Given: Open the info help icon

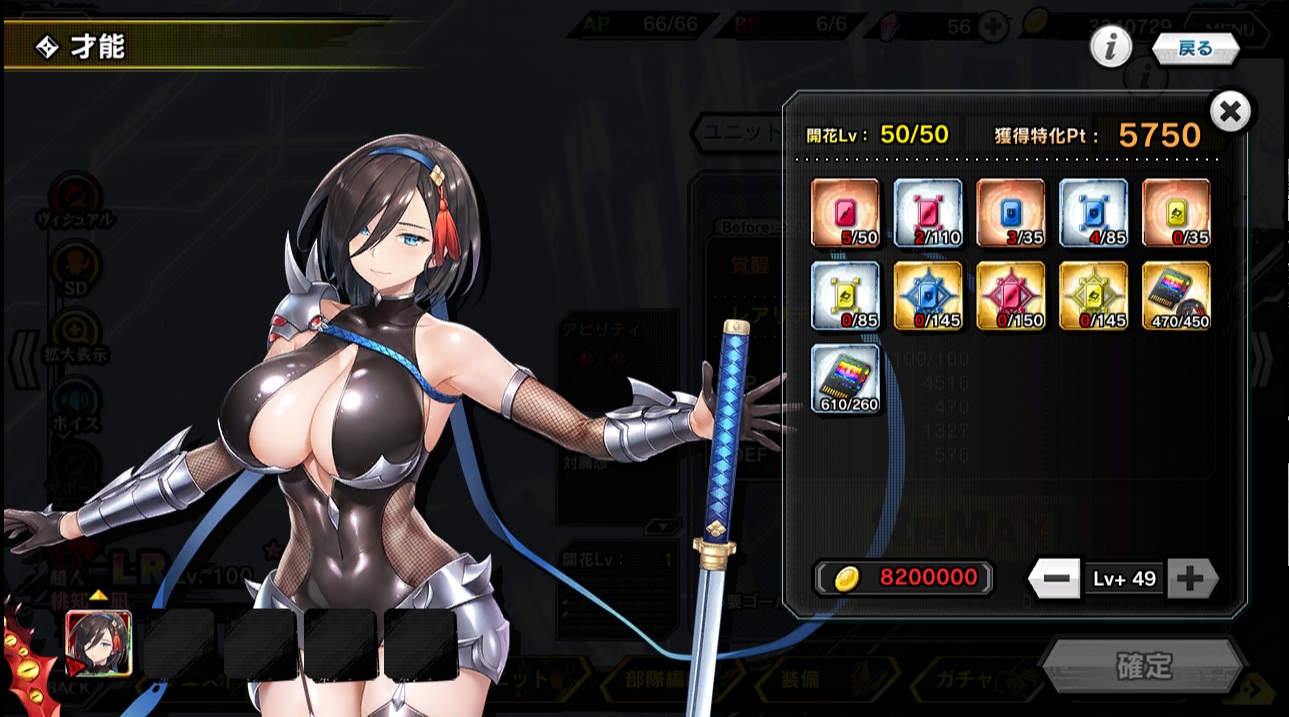Looking at the screenshot, I should coord(1110,47).
